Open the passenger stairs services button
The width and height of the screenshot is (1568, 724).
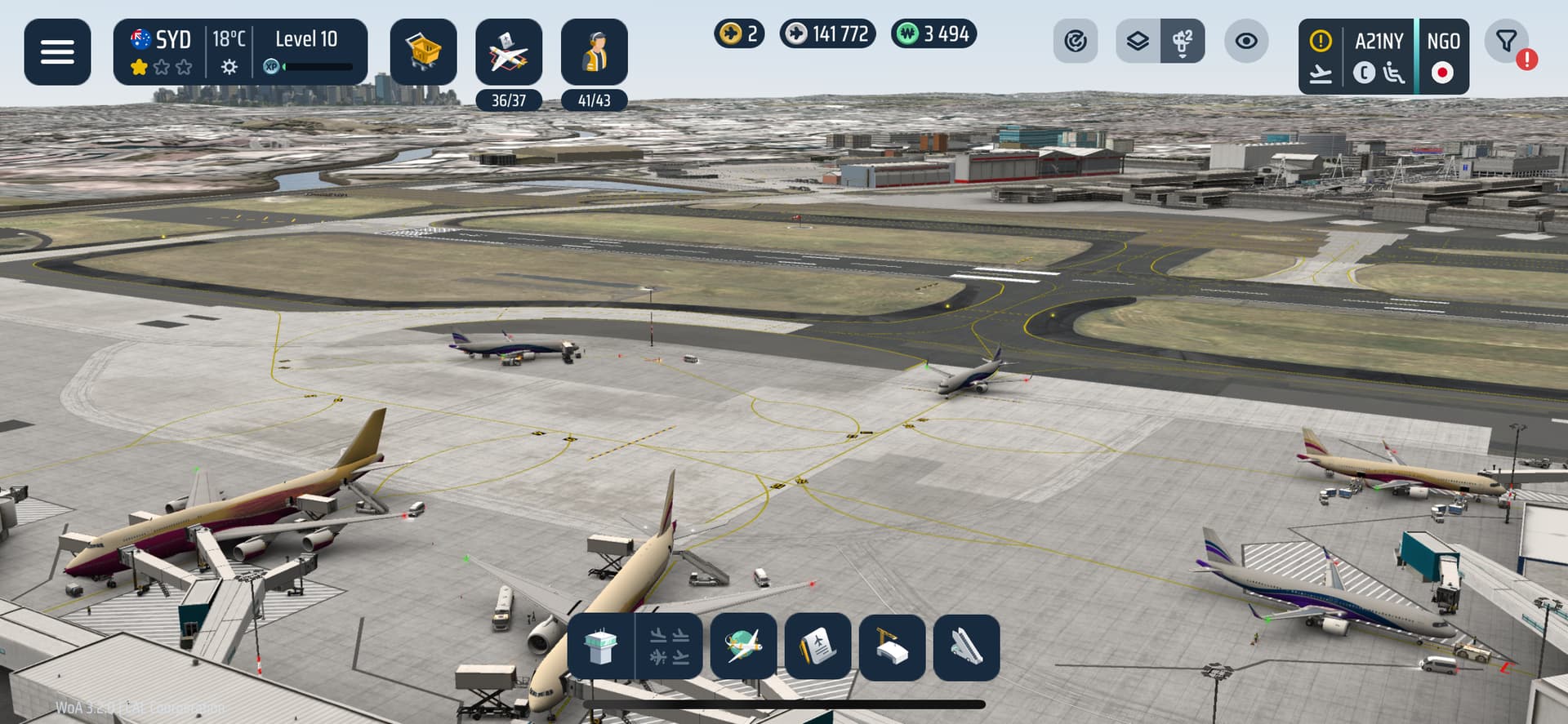click(966, 647)
